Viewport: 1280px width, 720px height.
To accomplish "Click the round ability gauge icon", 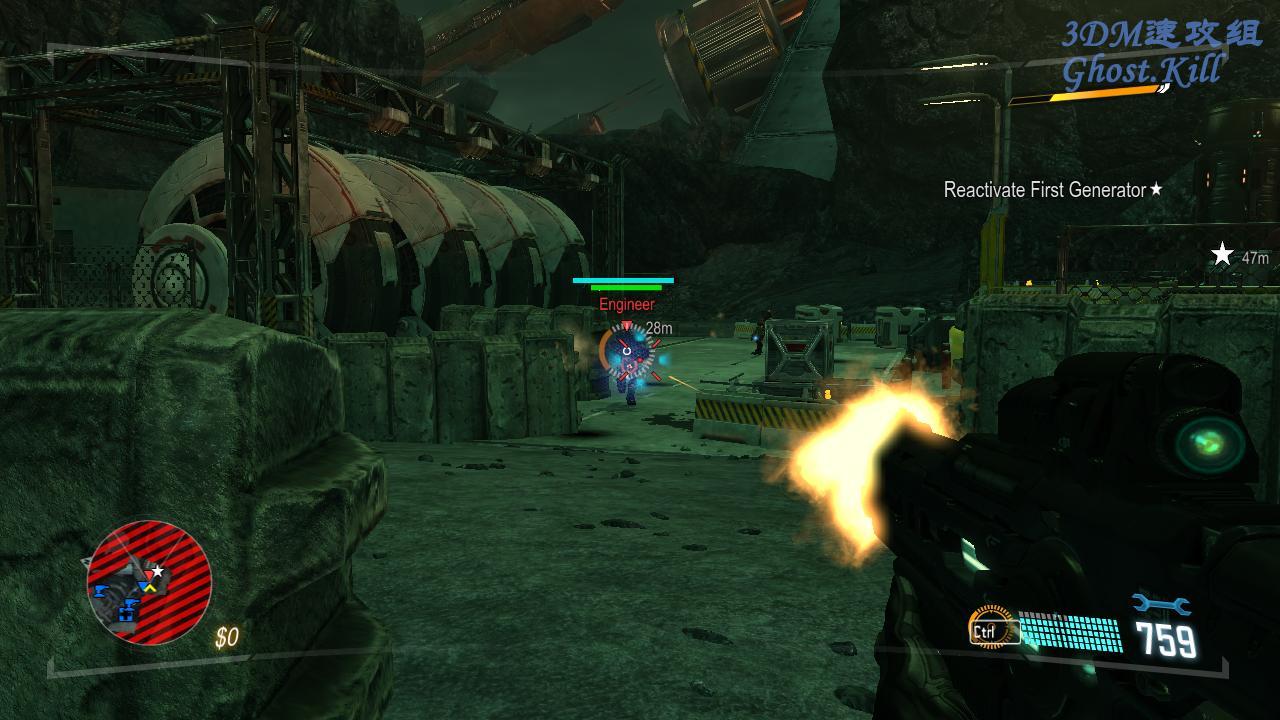I will coord(991,625).
